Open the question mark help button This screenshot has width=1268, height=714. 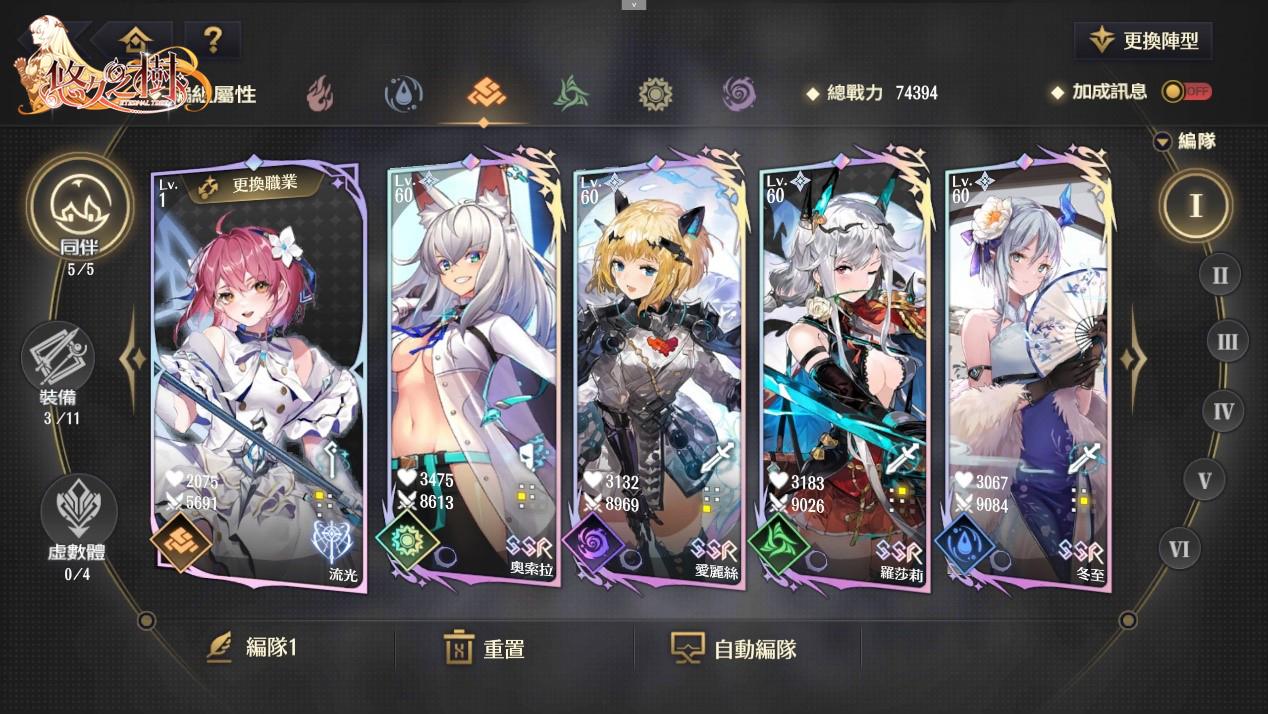point(212,40)
